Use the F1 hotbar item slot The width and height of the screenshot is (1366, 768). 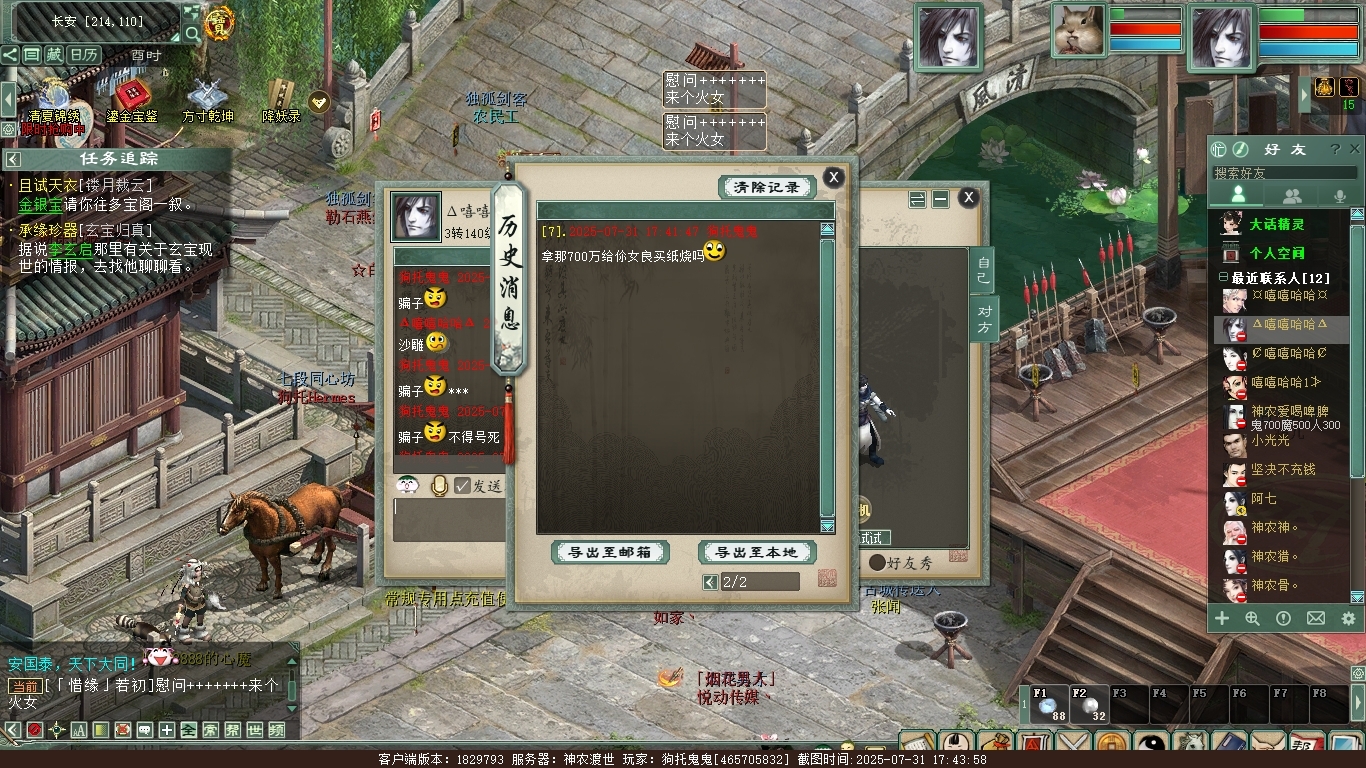pos(1049,705)
